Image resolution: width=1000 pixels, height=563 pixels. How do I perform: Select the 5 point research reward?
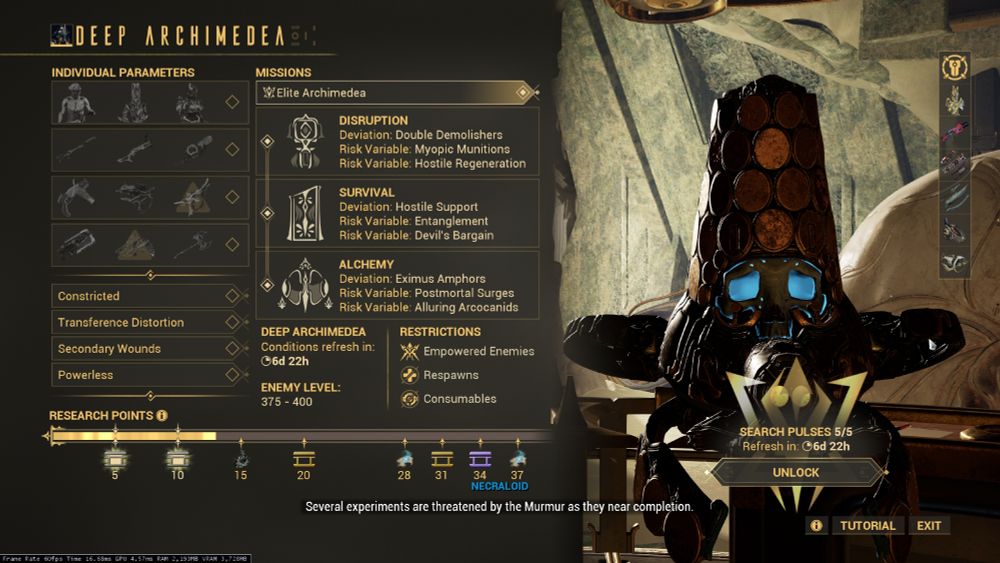point(115,459)
